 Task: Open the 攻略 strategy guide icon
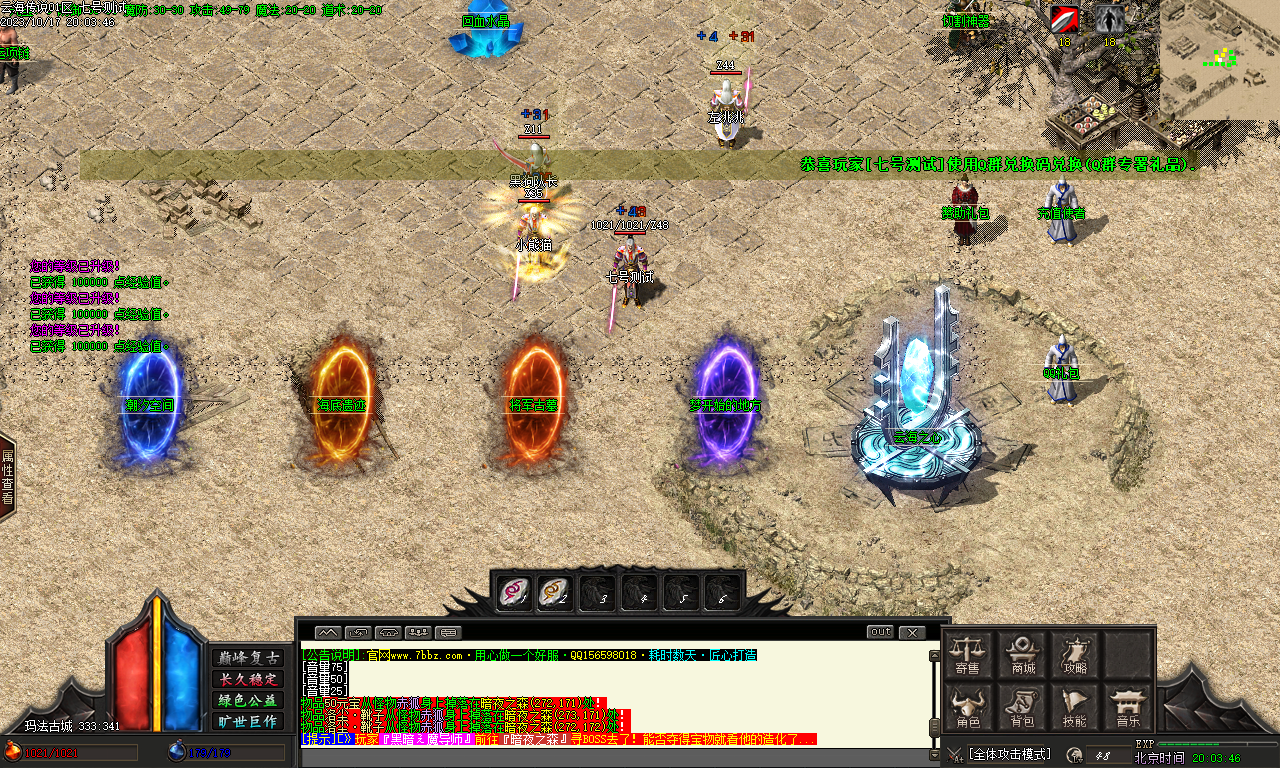pos(1075,650)
